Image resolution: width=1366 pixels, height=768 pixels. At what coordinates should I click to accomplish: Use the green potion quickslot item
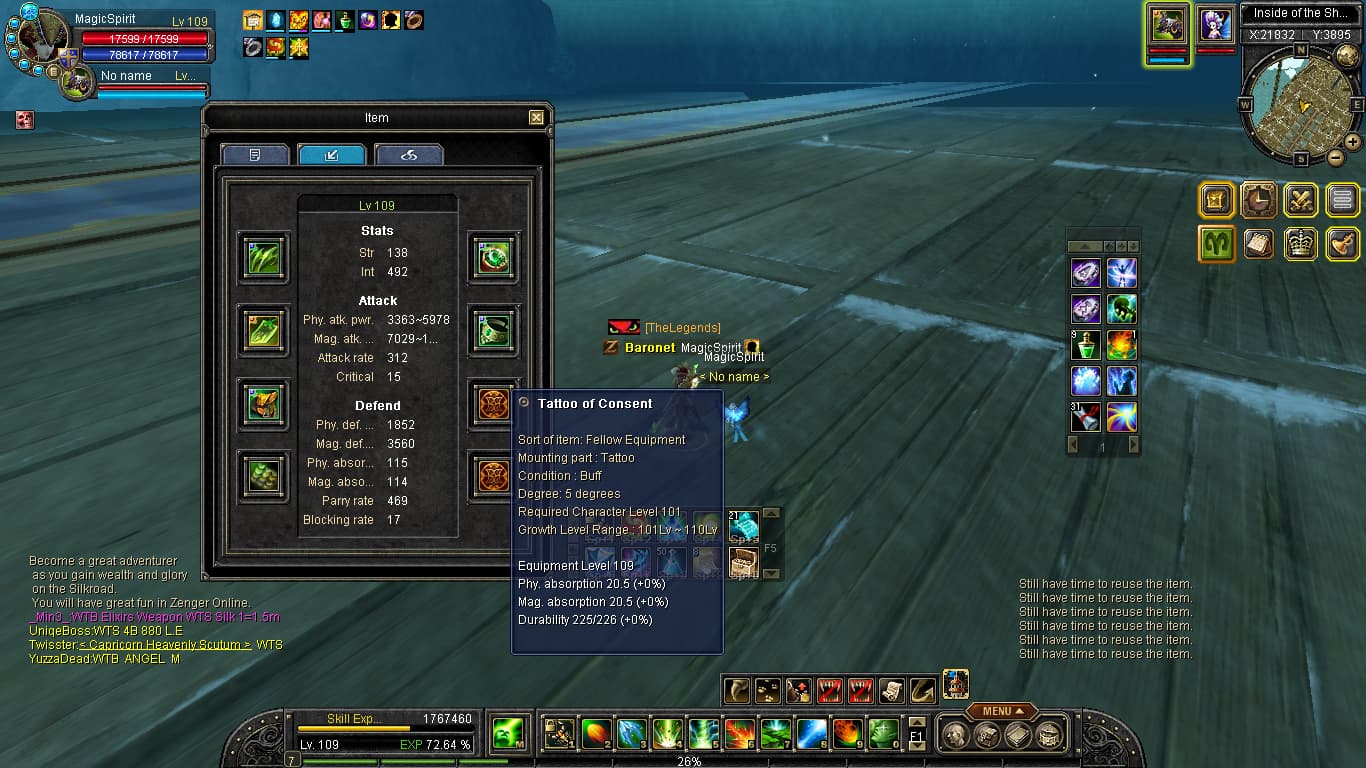tap(1086, 345)
